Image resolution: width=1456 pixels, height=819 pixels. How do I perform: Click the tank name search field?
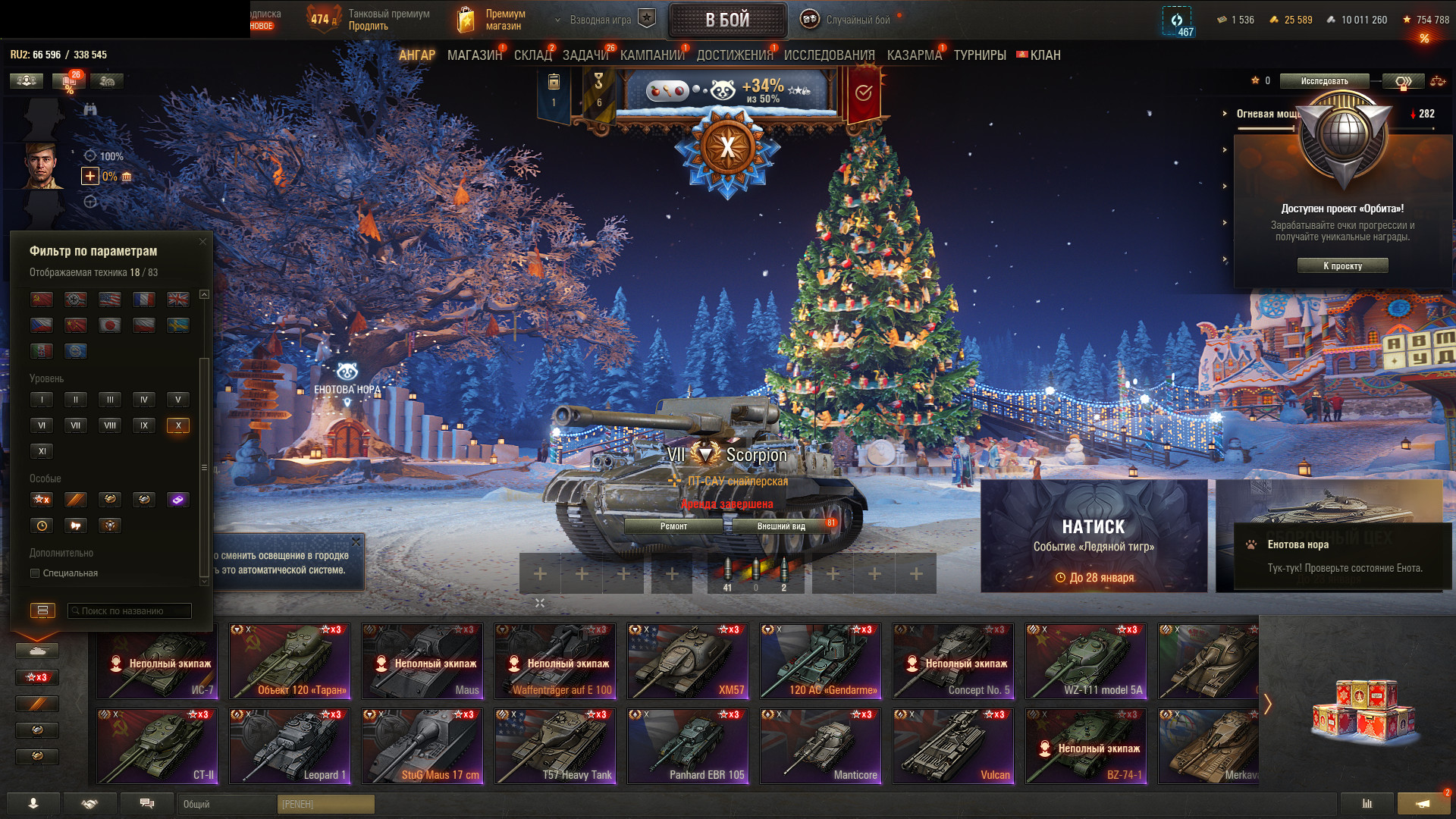pyautogui.click(x=129, y=610)
